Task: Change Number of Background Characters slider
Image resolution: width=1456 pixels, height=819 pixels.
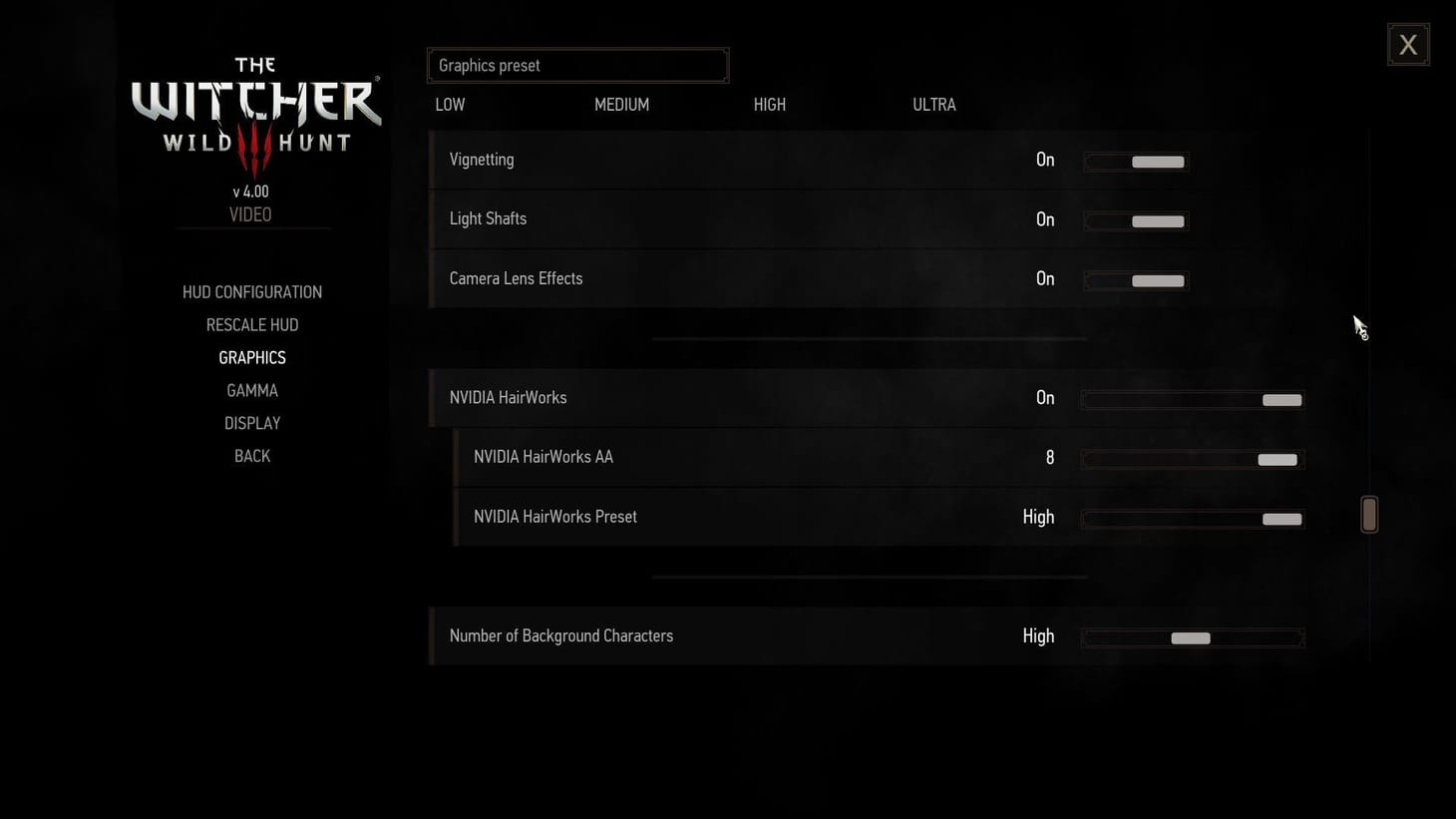Action: click(1192, 637)
